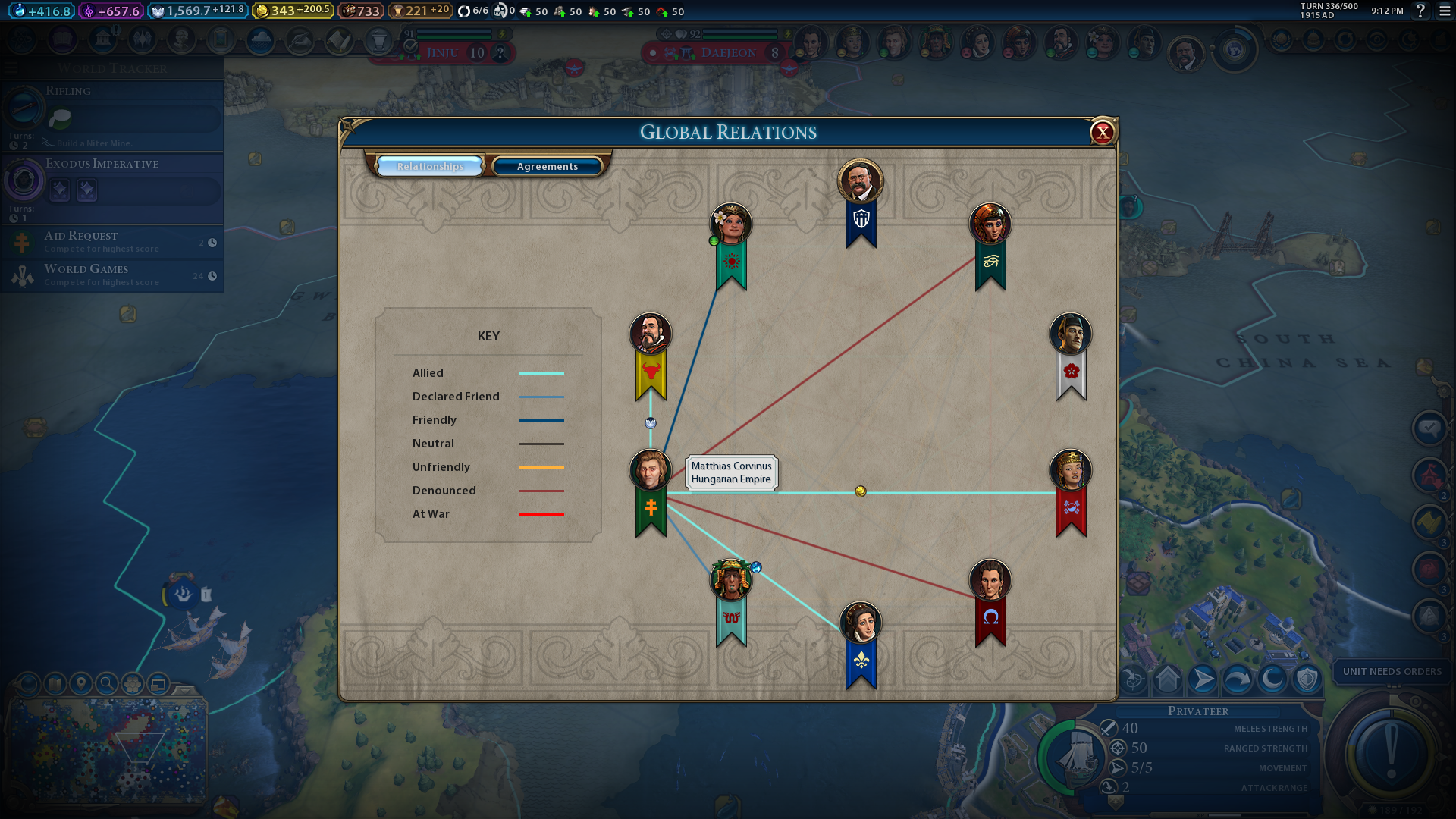Image resolution: width=1456 pixels, height=819 pixels.
Task: Select the leader above the fleur-de-lis banner
Action: (860, 623)
